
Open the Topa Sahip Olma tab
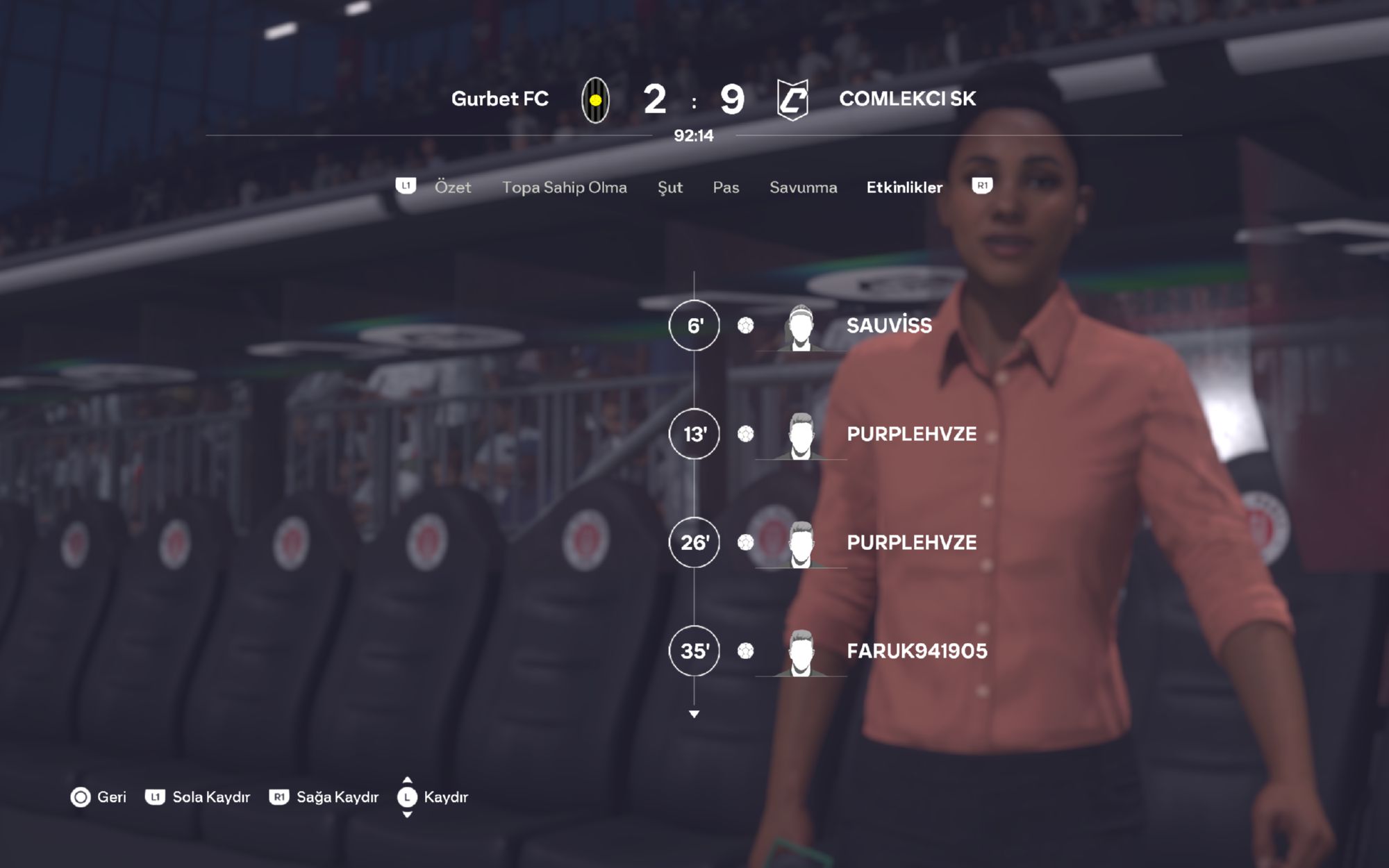(564, 187)
